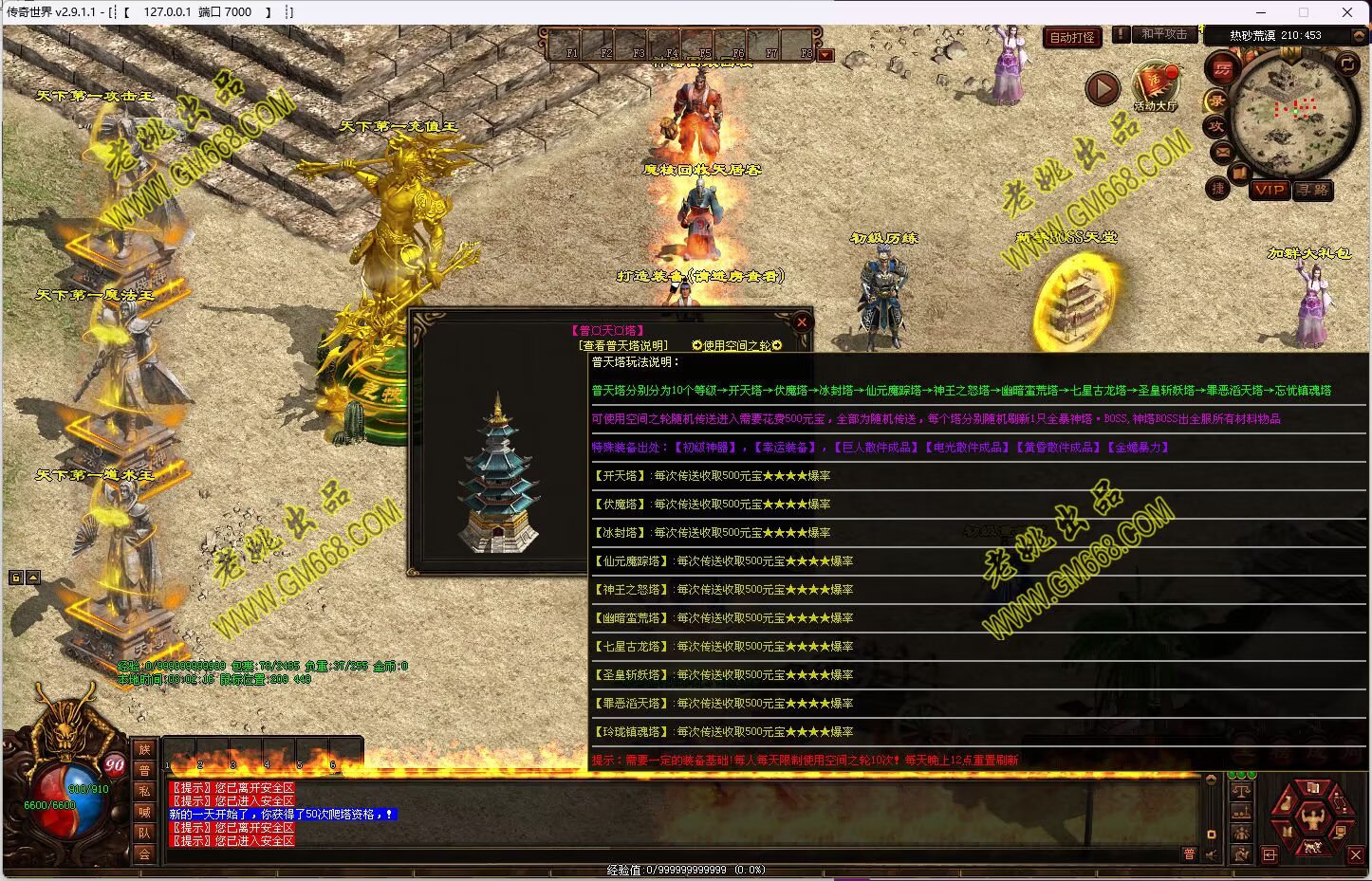Click the circular minimap
This screenshot has height=881, width=1372.
tap(1294, 114)
